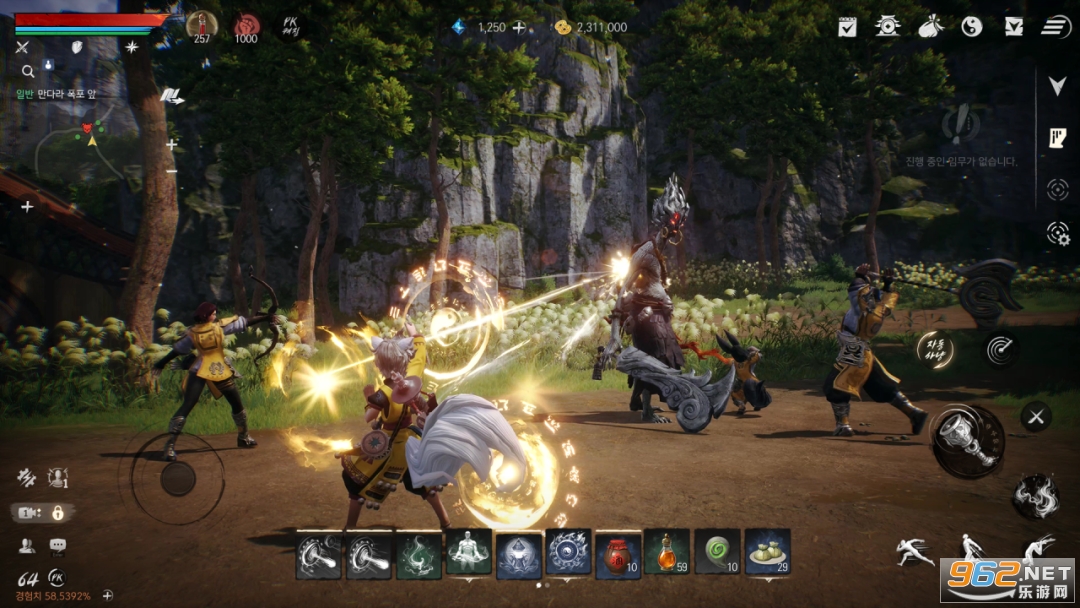Viewport: 1080px width, 608px height.
Task: Add more blue diamond currency with plus
Action: click(x=519, y=28)
